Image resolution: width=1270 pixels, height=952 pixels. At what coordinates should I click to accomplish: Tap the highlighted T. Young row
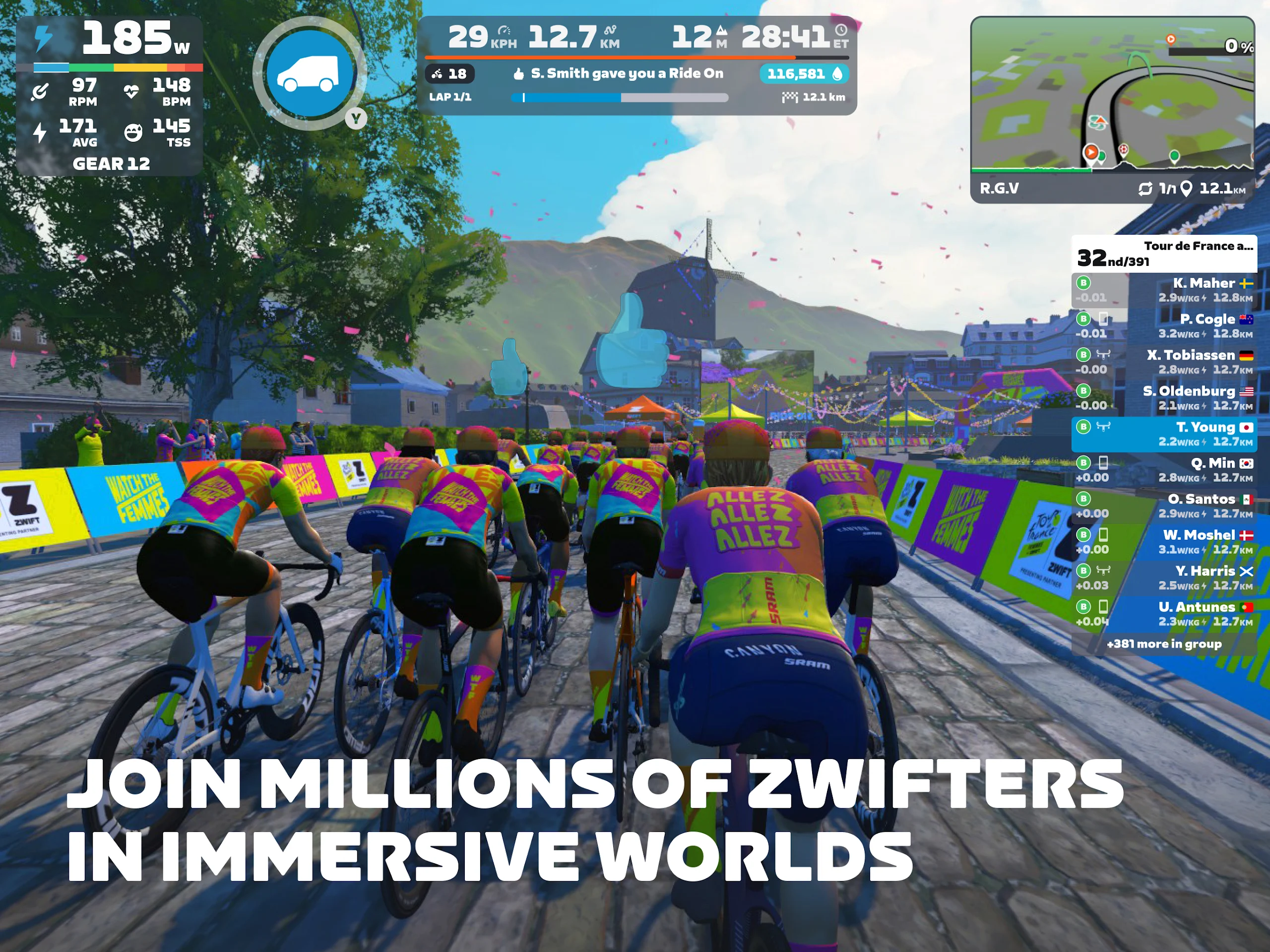[x=1163, y=434]
